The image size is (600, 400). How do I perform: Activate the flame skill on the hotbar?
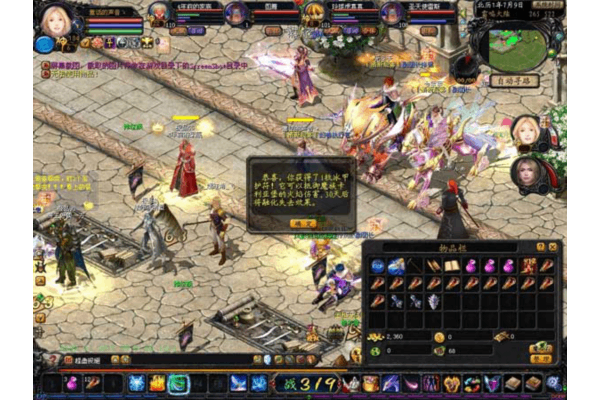tap(157, 383)
